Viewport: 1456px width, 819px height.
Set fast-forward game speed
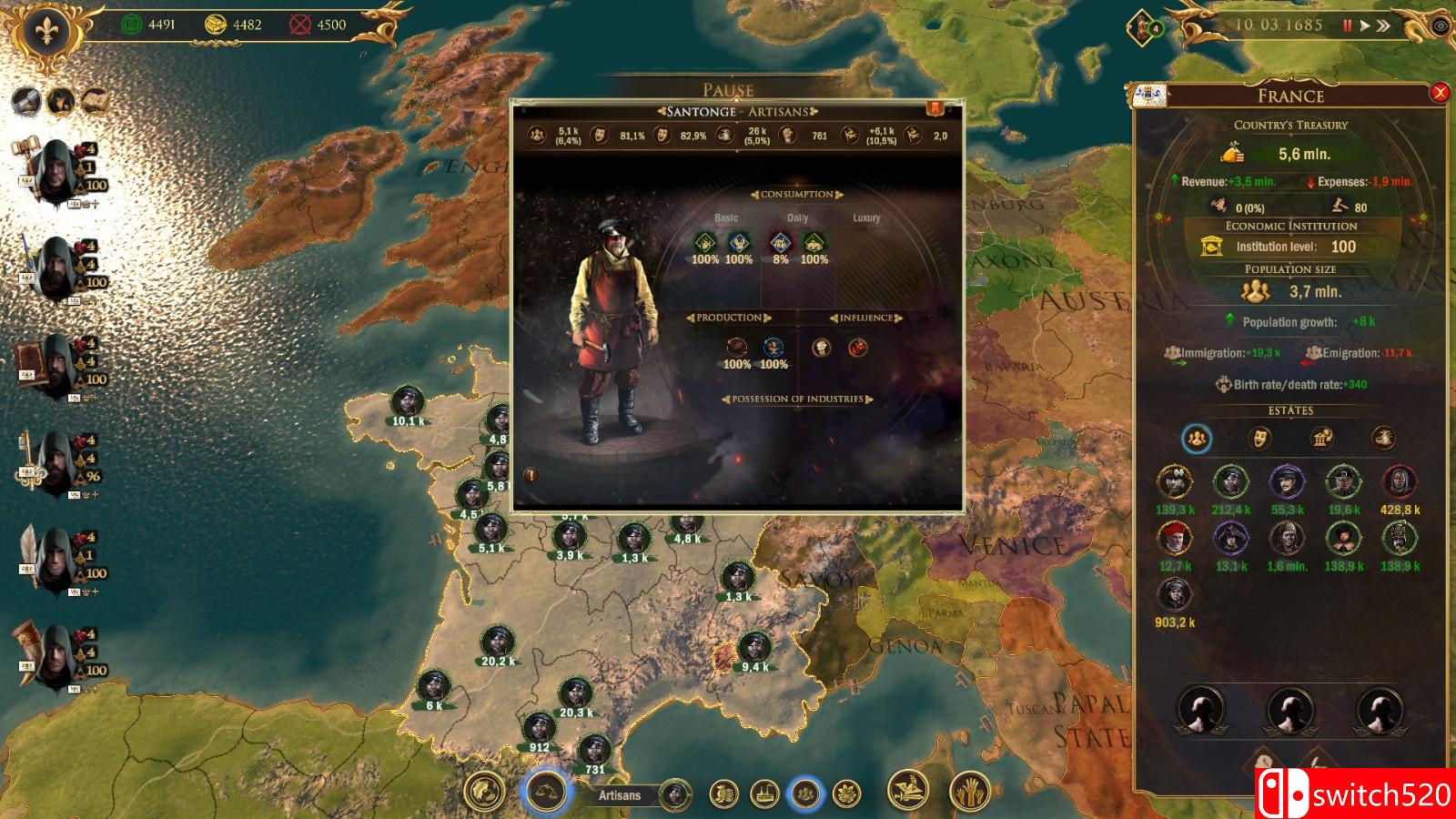pyautogui.click(x=1383, y=25)
